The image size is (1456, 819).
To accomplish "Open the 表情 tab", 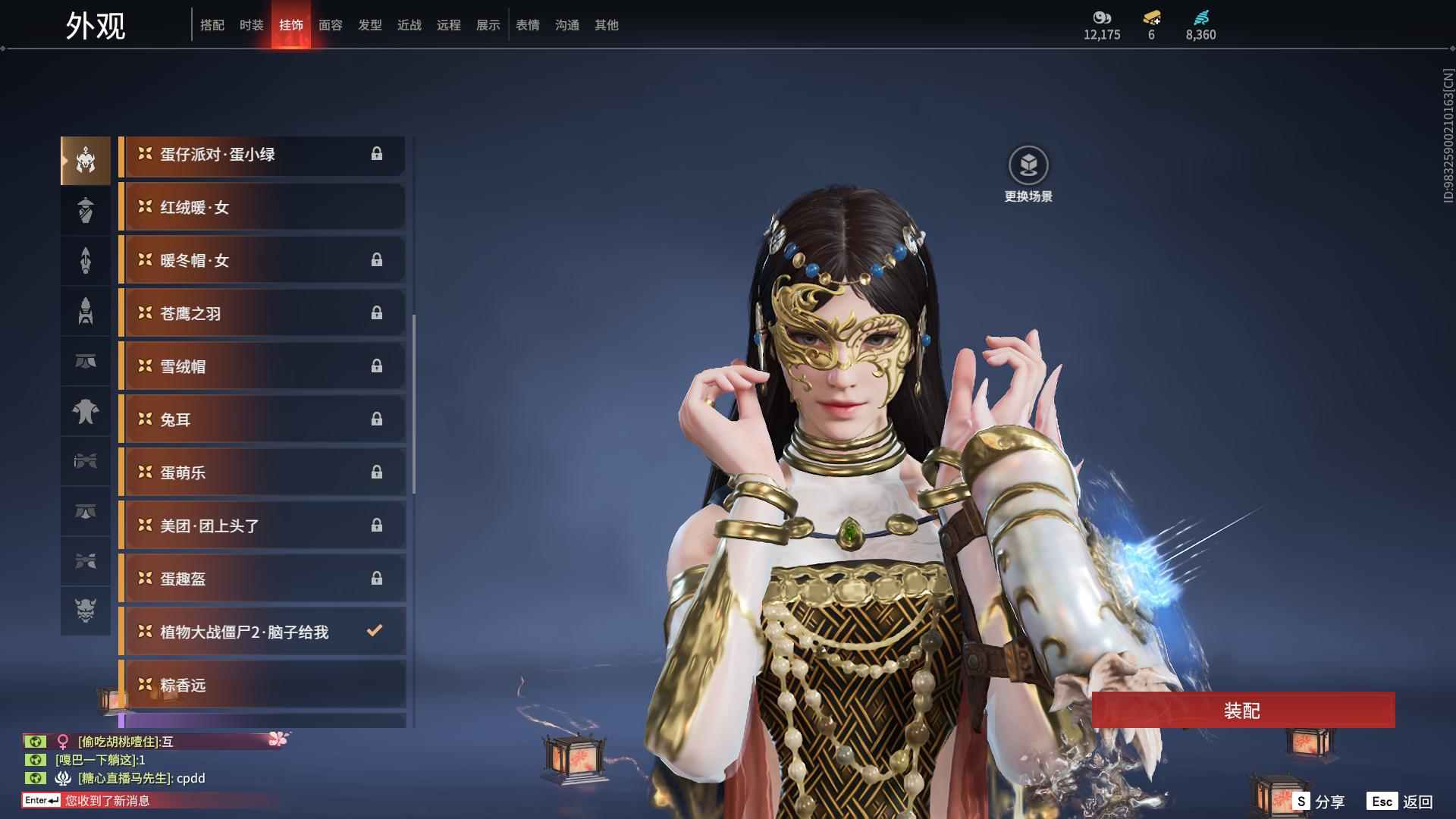I will coord(528,25).
